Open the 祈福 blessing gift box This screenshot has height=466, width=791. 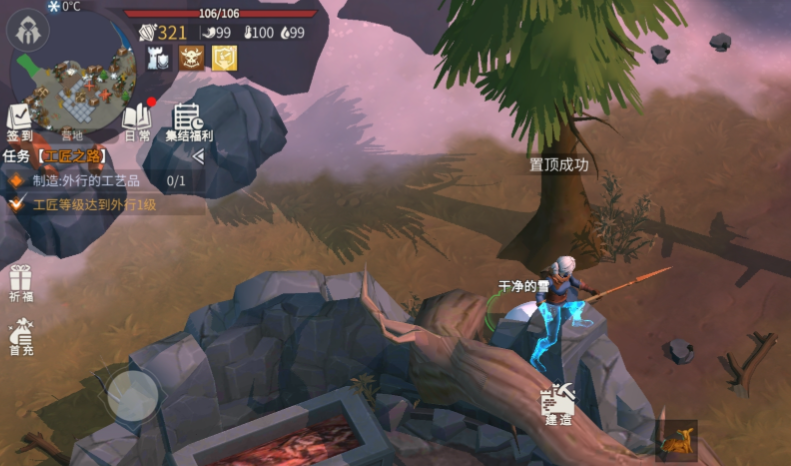tap(21, 284)
